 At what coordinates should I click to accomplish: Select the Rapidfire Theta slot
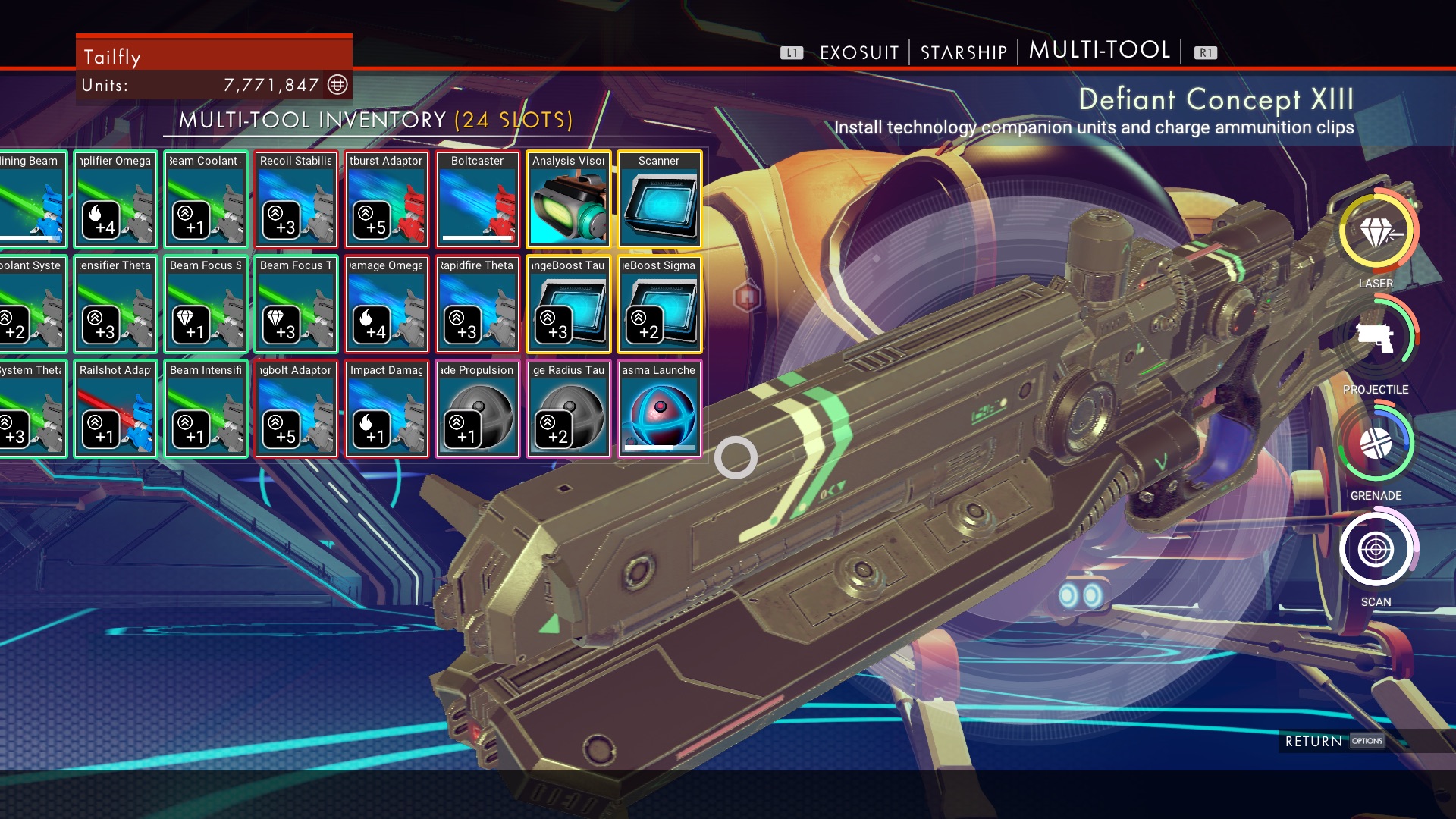pos(477,304)
